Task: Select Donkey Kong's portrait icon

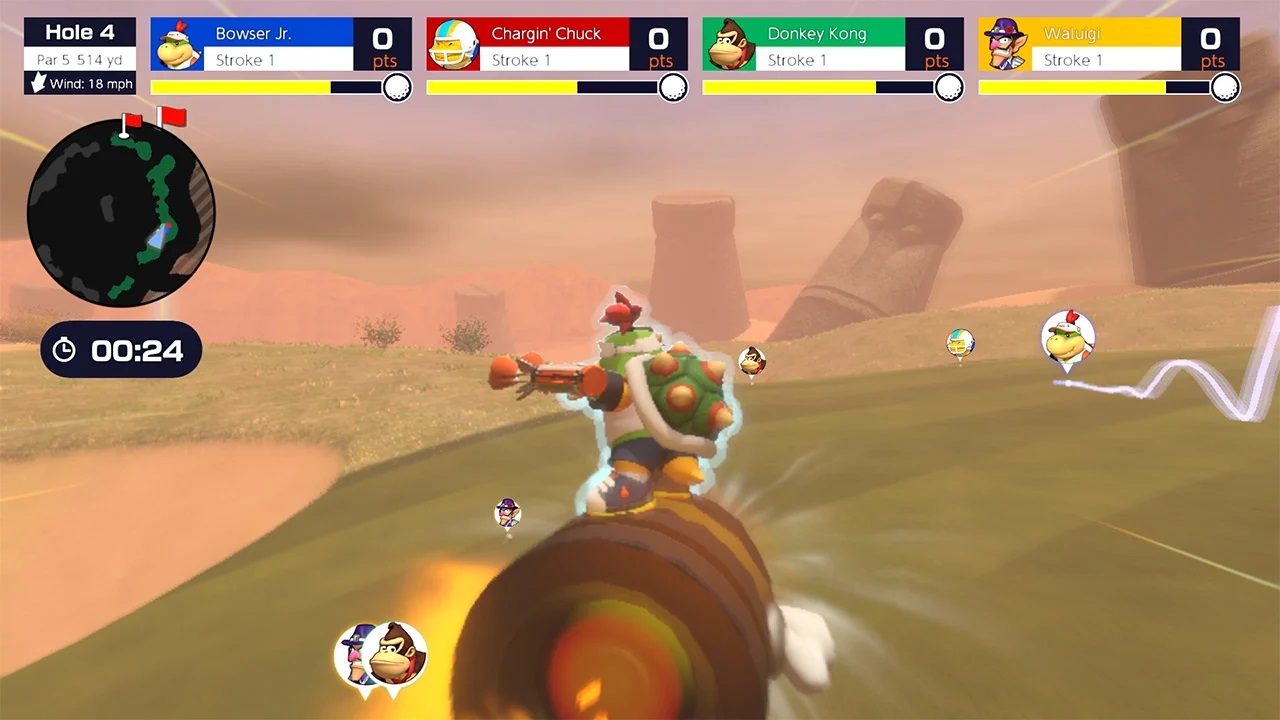Action: [x=729, y=44]
